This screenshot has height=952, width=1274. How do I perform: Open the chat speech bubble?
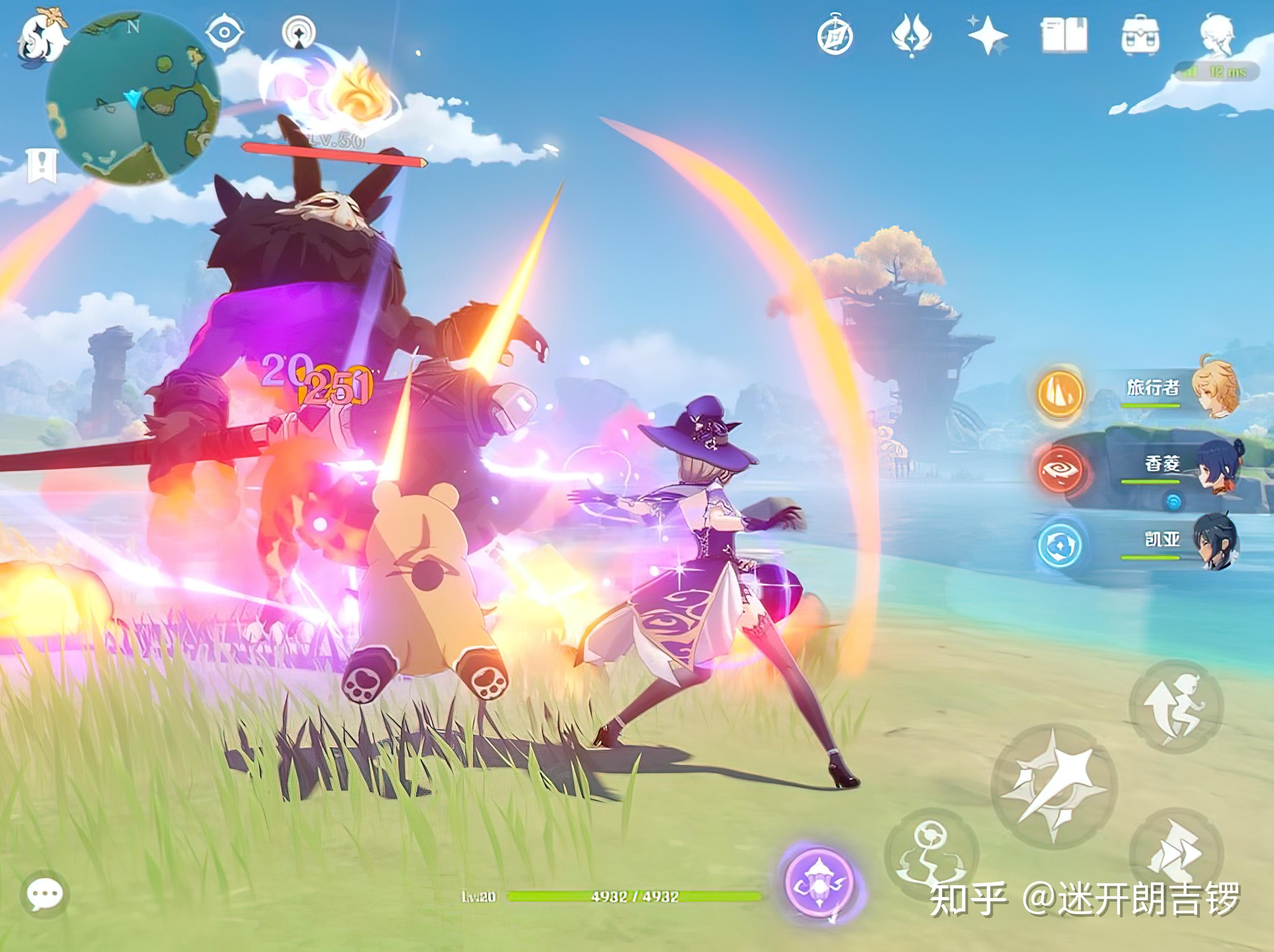(x=44, y=894)
